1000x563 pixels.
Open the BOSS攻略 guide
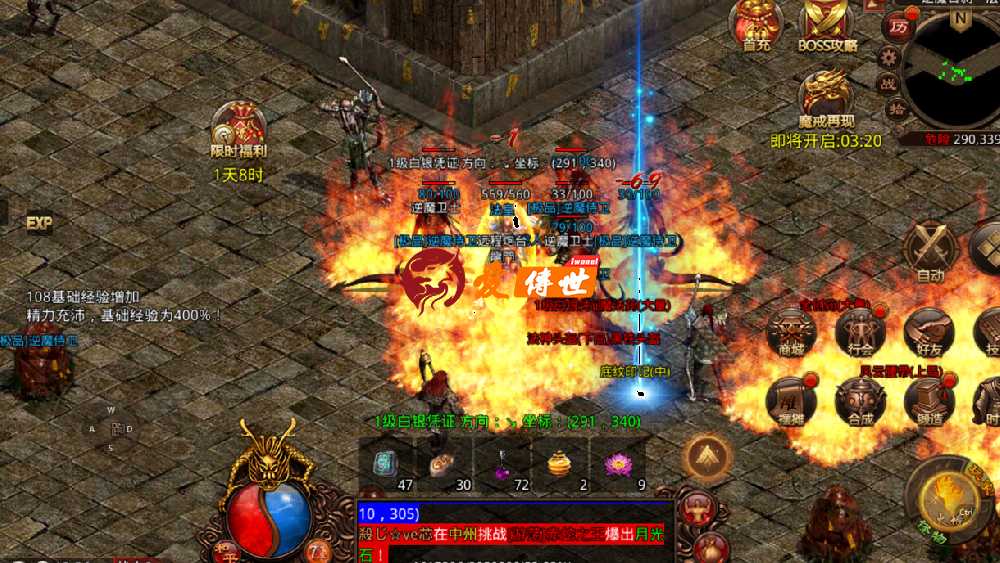[827, 23]
